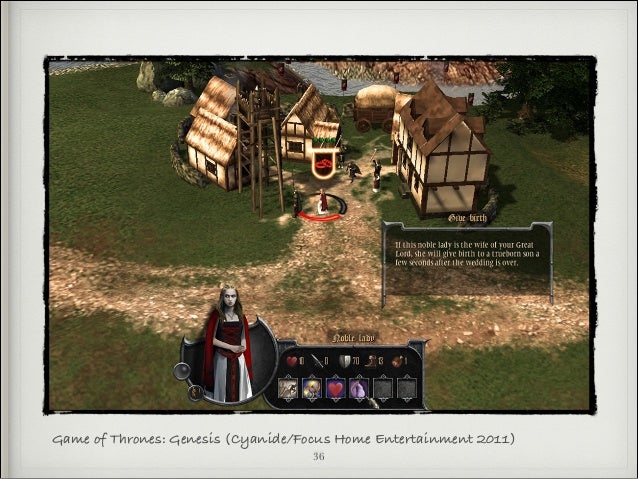Activate the purple Give birth action
638x479 pixels.
359,388
